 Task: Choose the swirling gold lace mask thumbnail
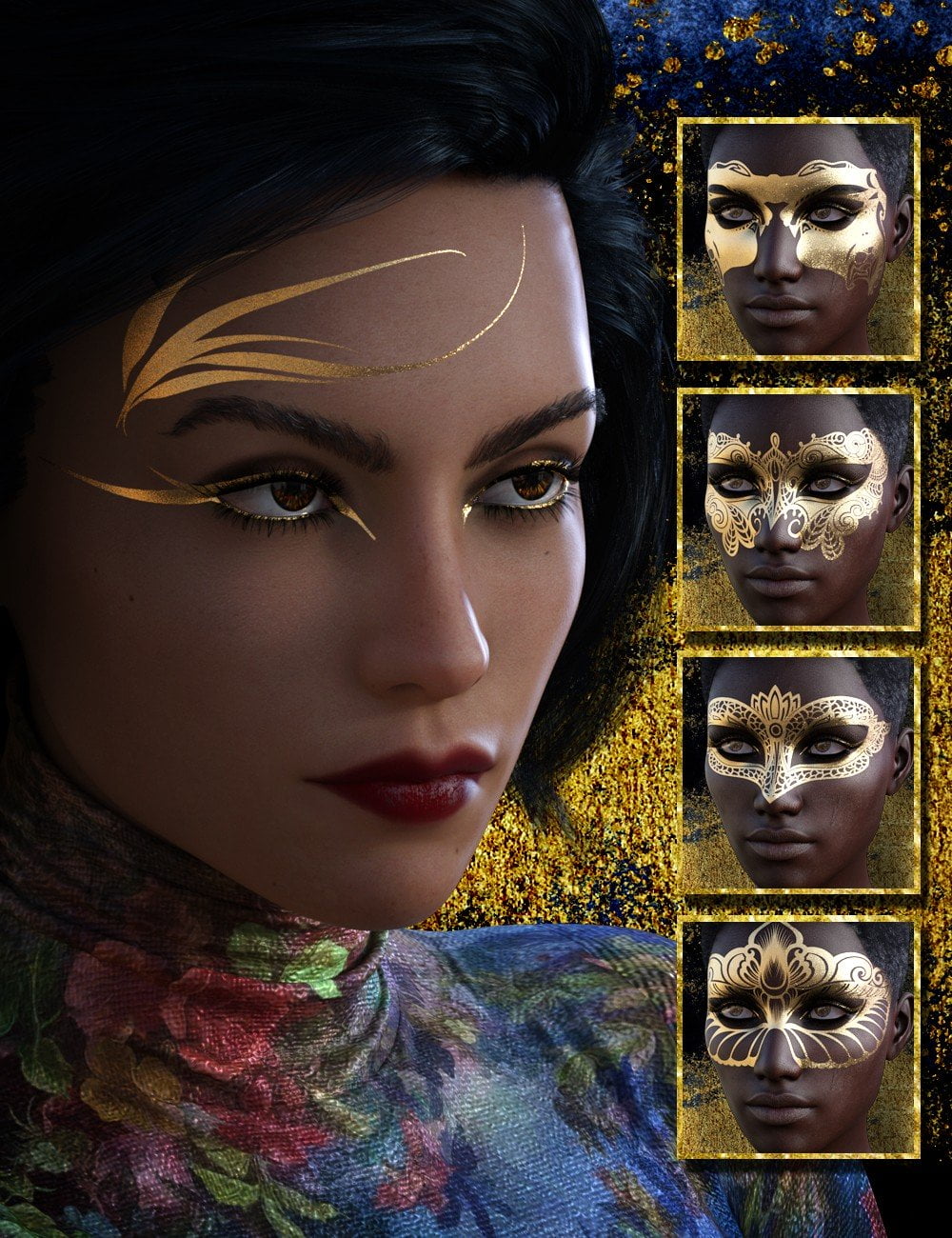pyautogui.click(x=798, y=509)
